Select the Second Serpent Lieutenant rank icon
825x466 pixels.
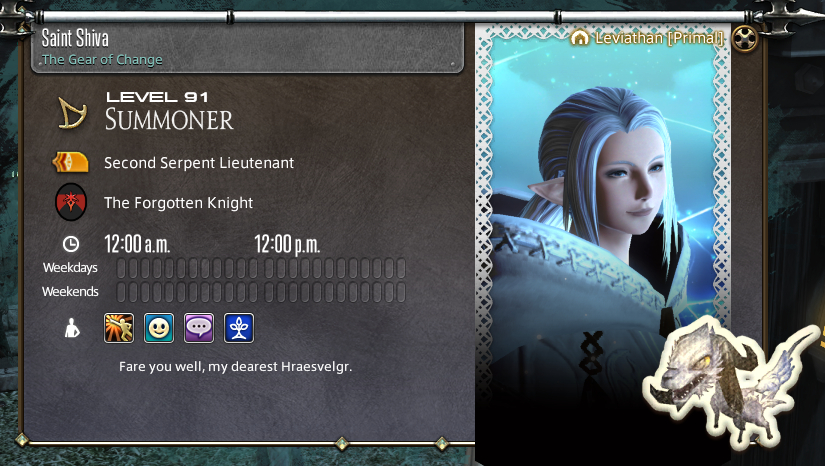click(x=70, y=162)
